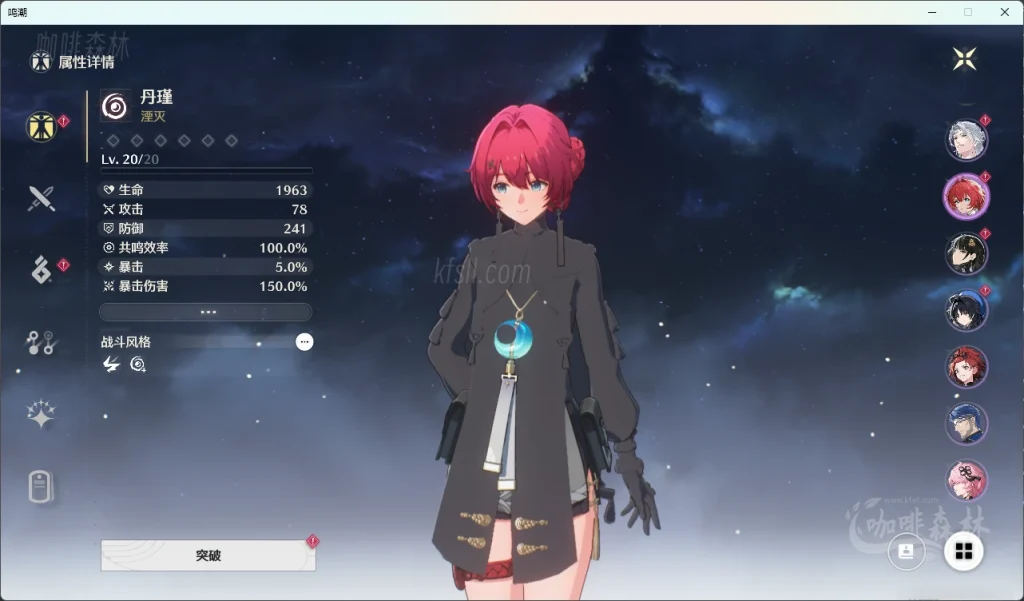Select the white-haired character portrait
Viewport: 1024px width, 601px height.
pos(966,139)
